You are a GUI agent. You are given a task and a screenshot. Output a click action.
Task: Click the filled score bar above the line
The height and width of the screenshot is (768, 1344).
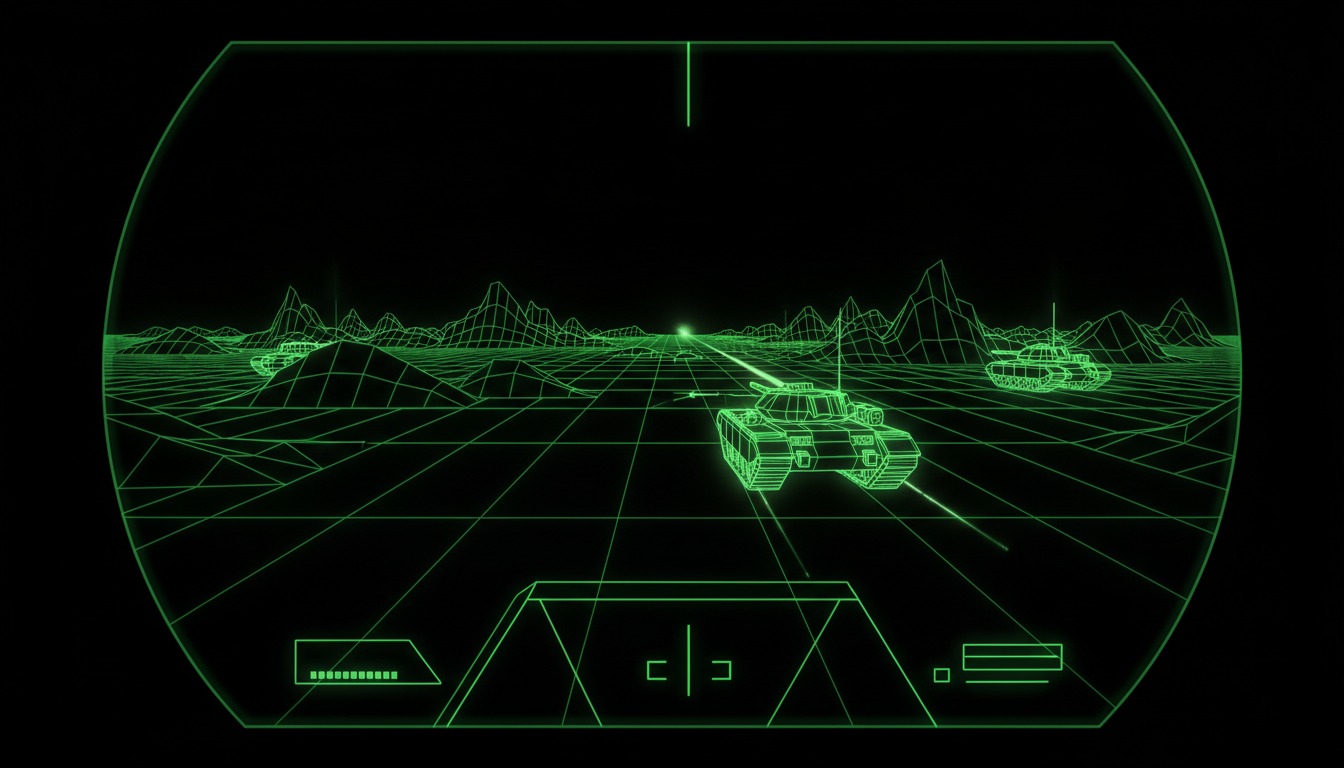click(x=1012, y=649)
